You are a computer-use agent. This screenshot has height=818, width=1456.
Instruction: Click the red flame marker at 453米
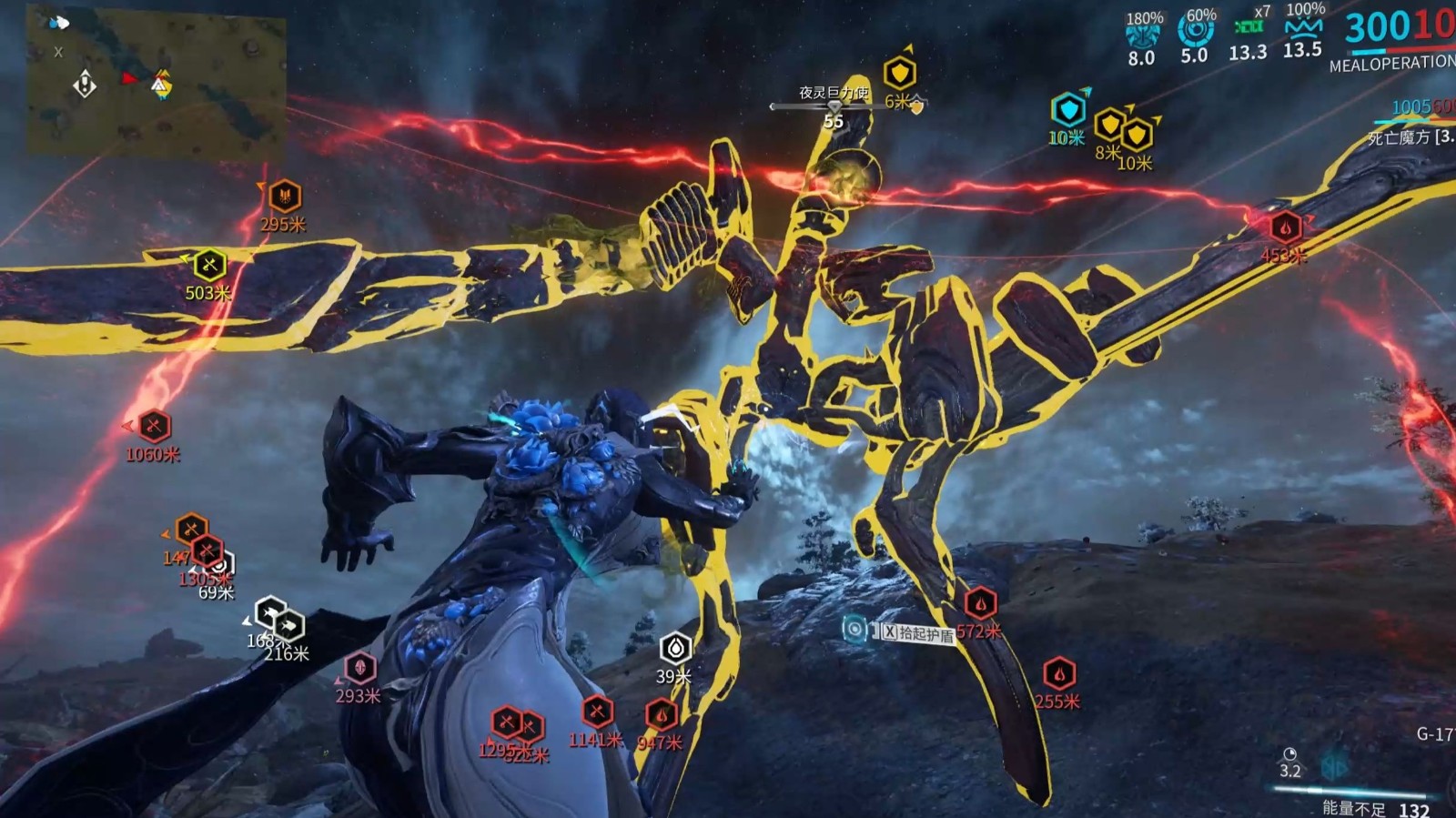pos(1285,227)
